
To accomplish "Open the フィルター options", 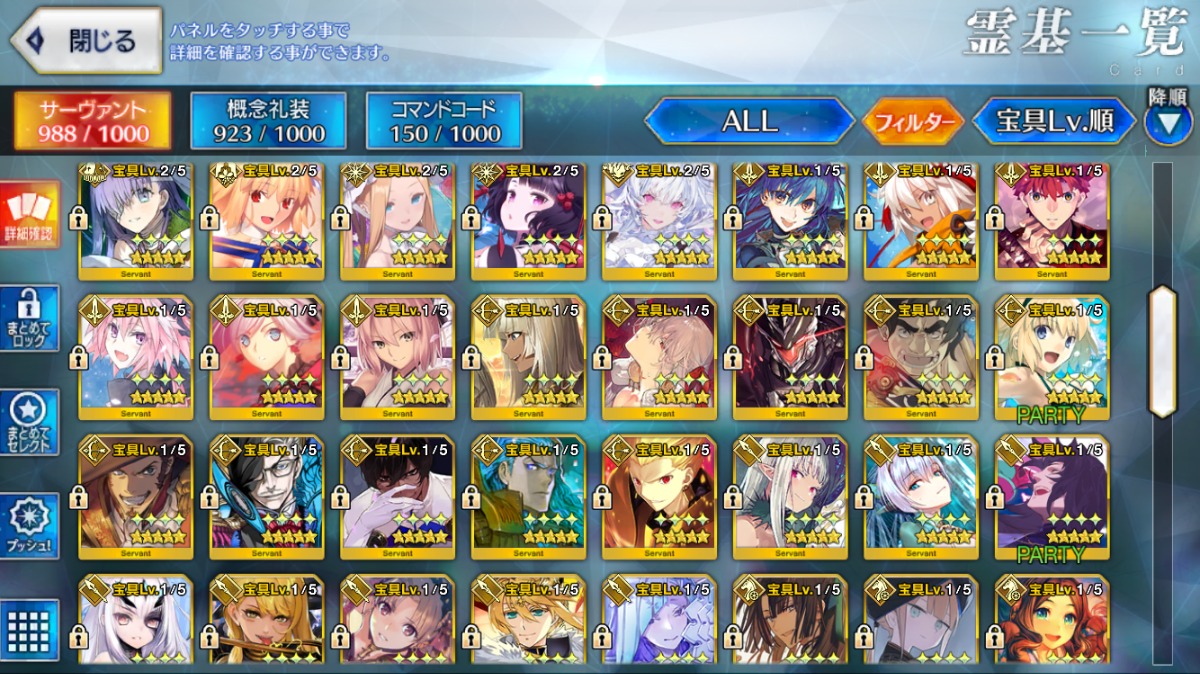I will tap(912, 122).
